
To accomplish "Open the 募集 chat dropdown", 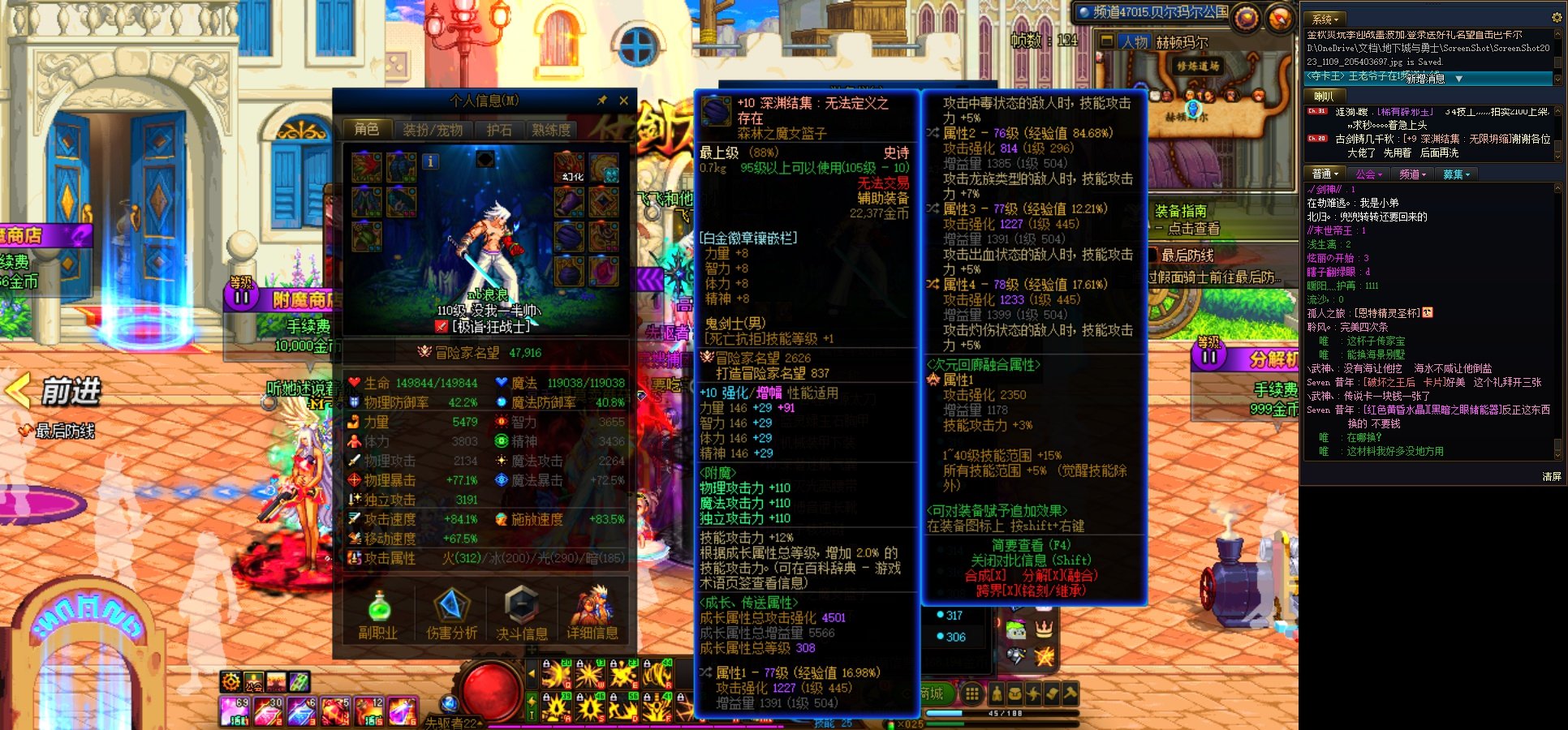I will click(x=1456, y=173).
